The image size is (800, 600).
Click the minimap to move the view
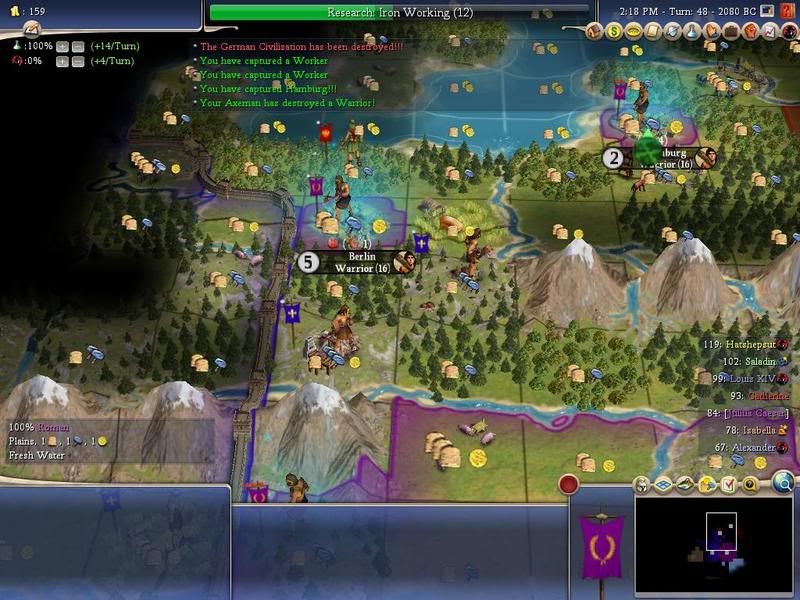coord(712,538)
